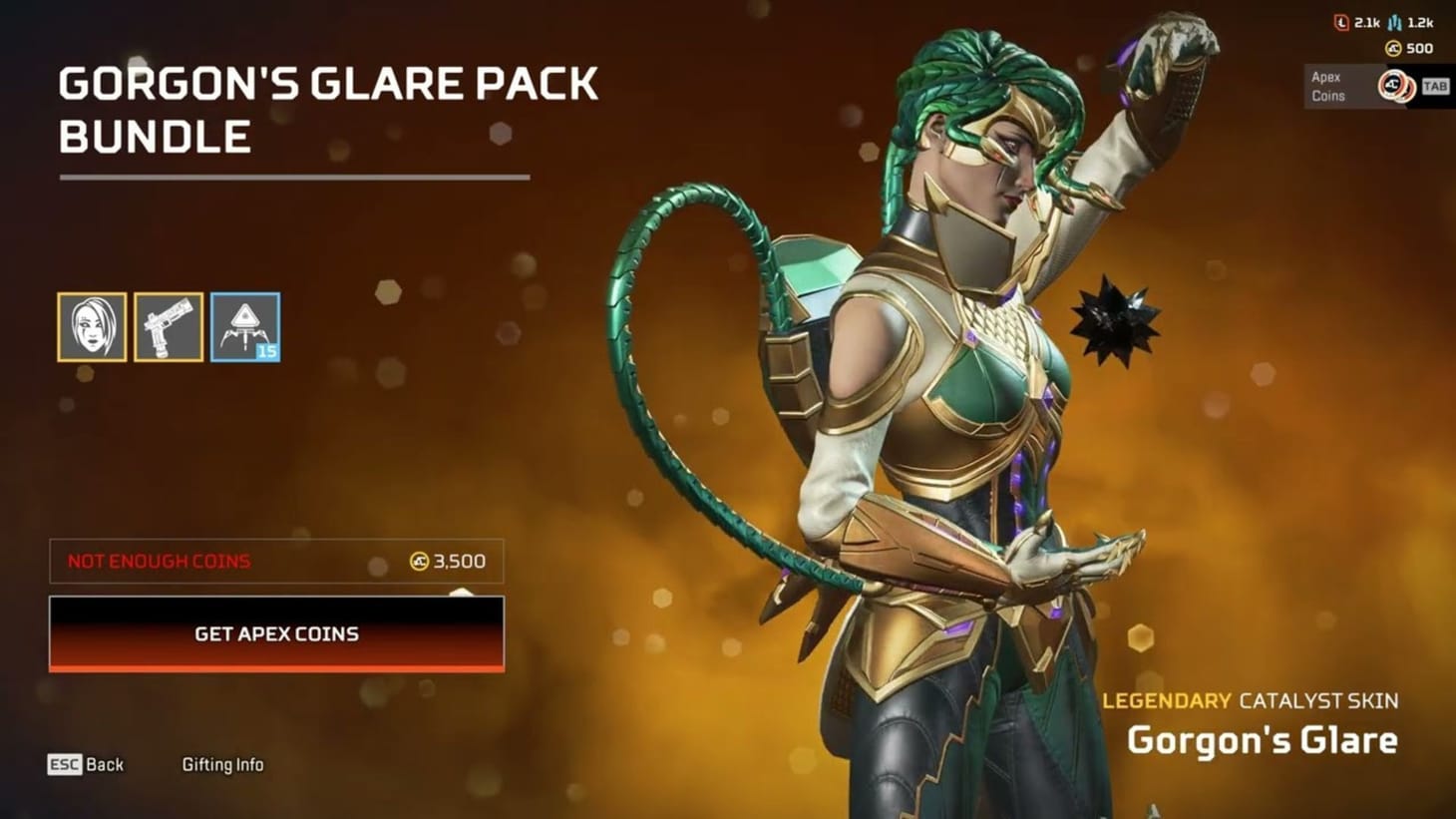Select the legendary pistol weapon skin icon
This screenshot has height=819, width=1456.
(x=169, y=328)
